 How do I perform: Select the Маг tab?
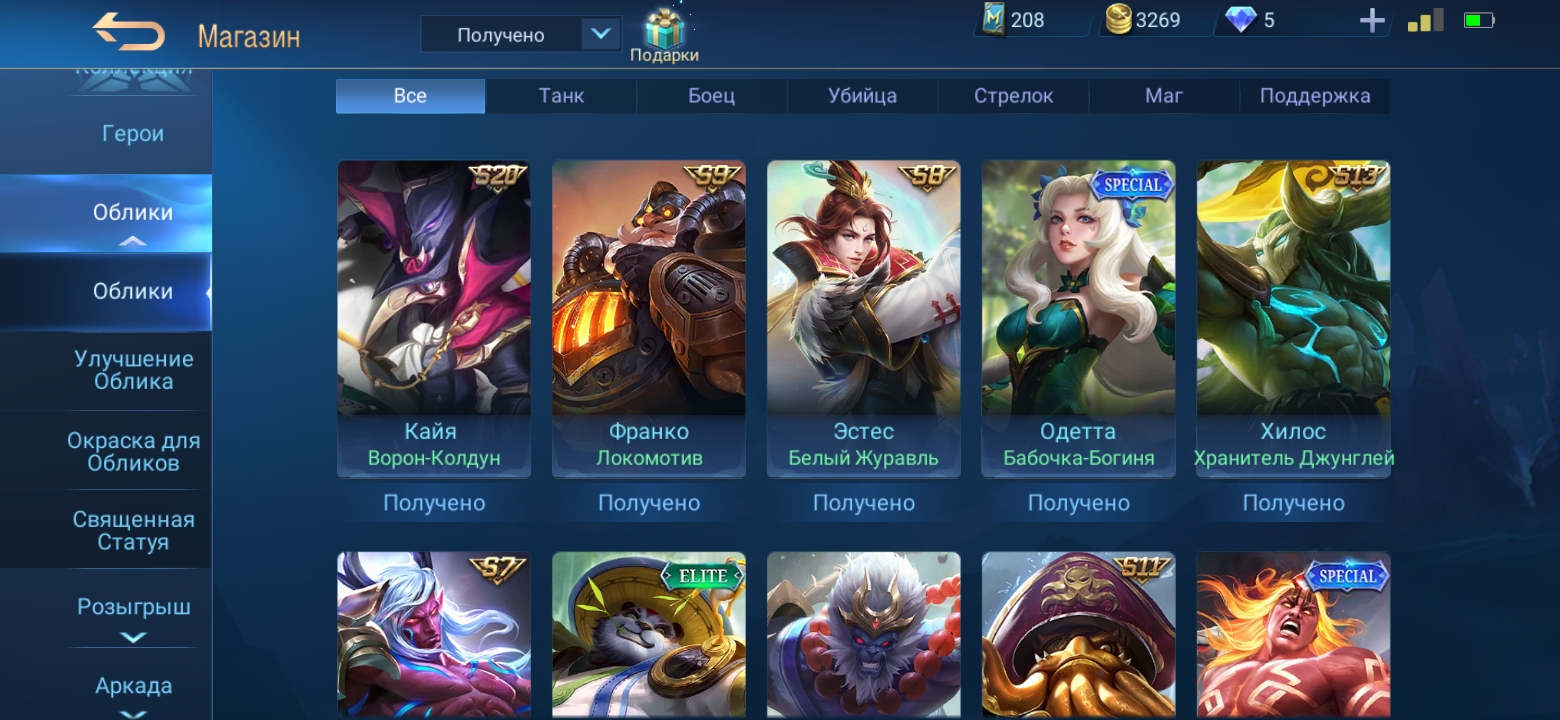1163,96
